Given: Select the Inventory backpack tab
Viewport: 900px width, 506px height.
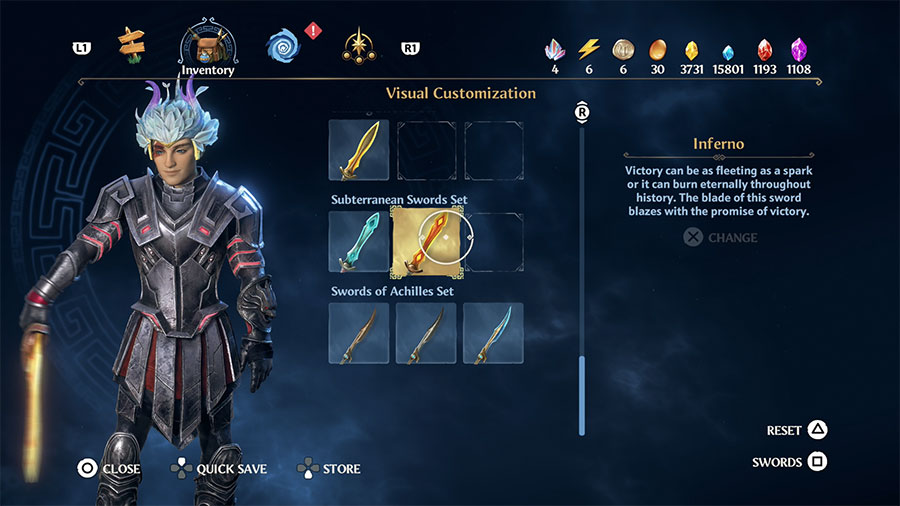Looking at the screenshot, I should (x=207, y=45).
